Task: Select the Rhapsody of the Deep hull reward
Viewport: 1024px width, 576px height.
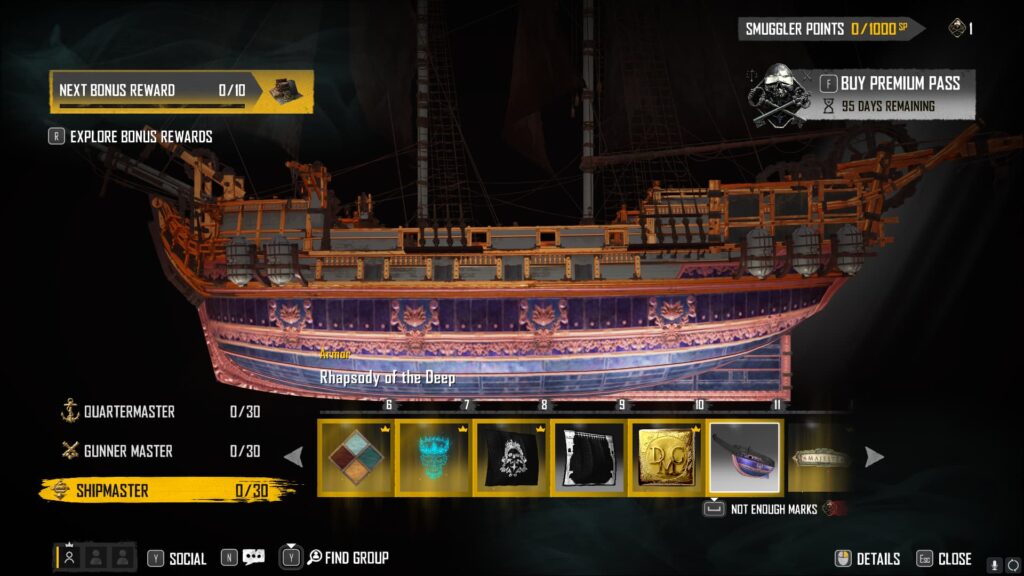Action: [744, 457]
